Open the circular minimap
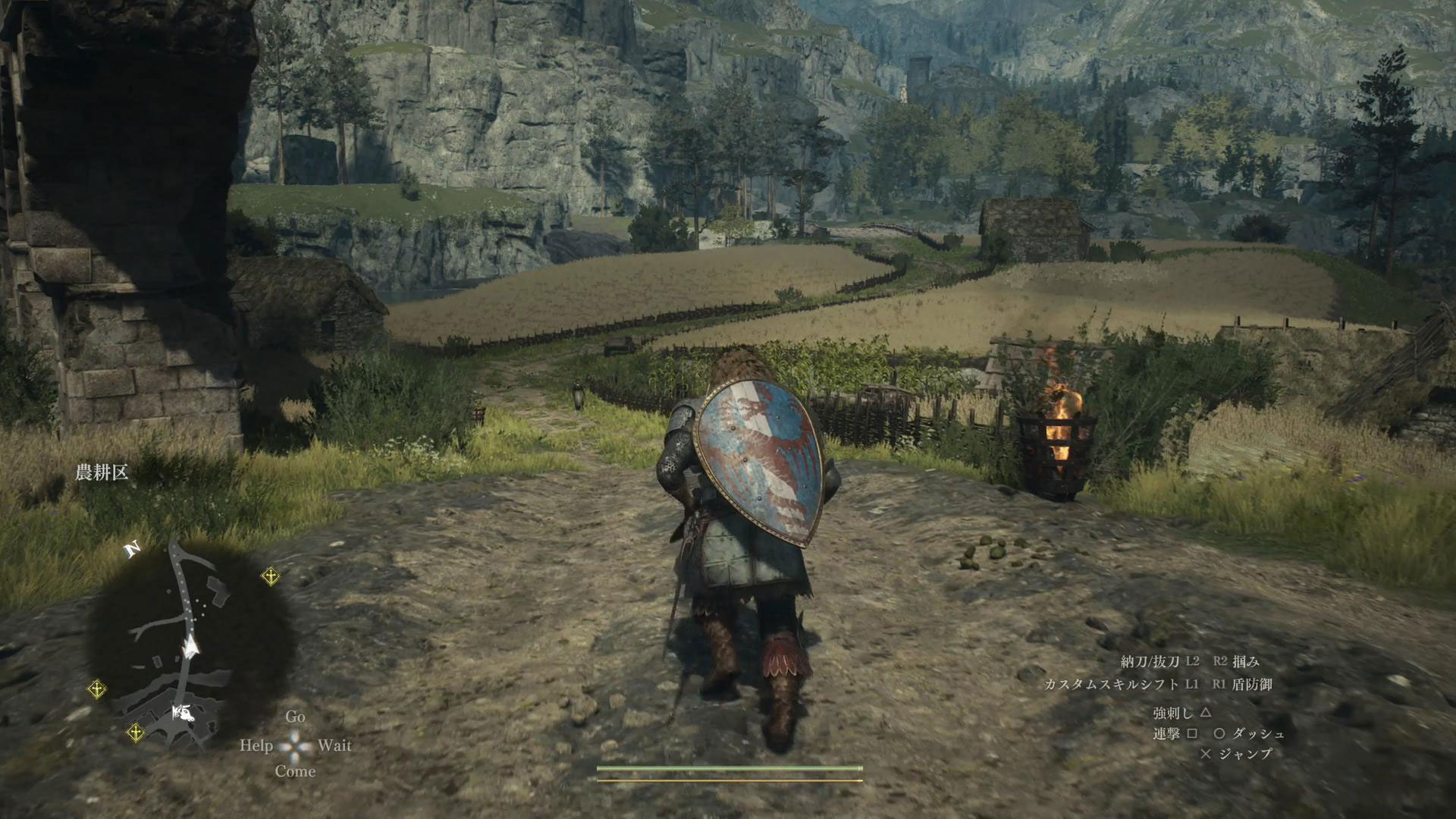 coord(188,643)
